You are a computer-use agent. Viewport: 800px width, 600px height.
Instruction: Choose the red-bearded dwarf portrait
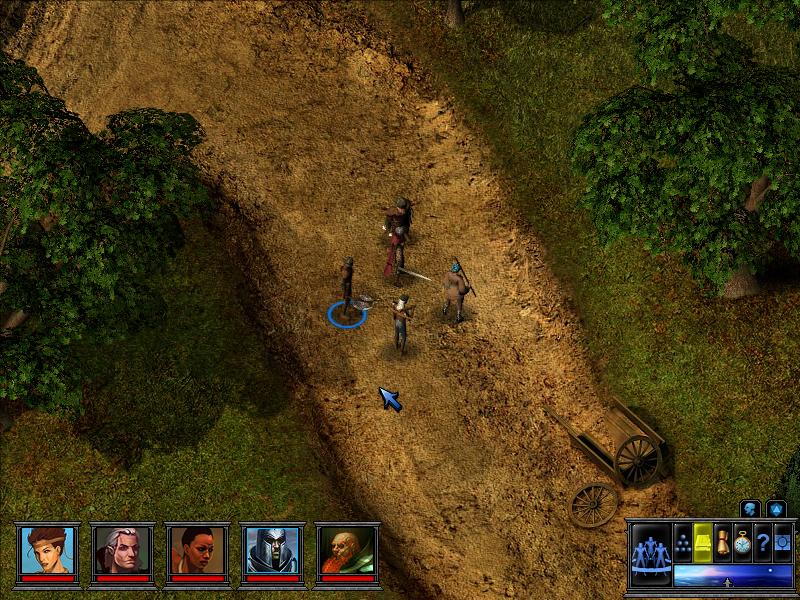pyautogui.click(x=348, y=549)
